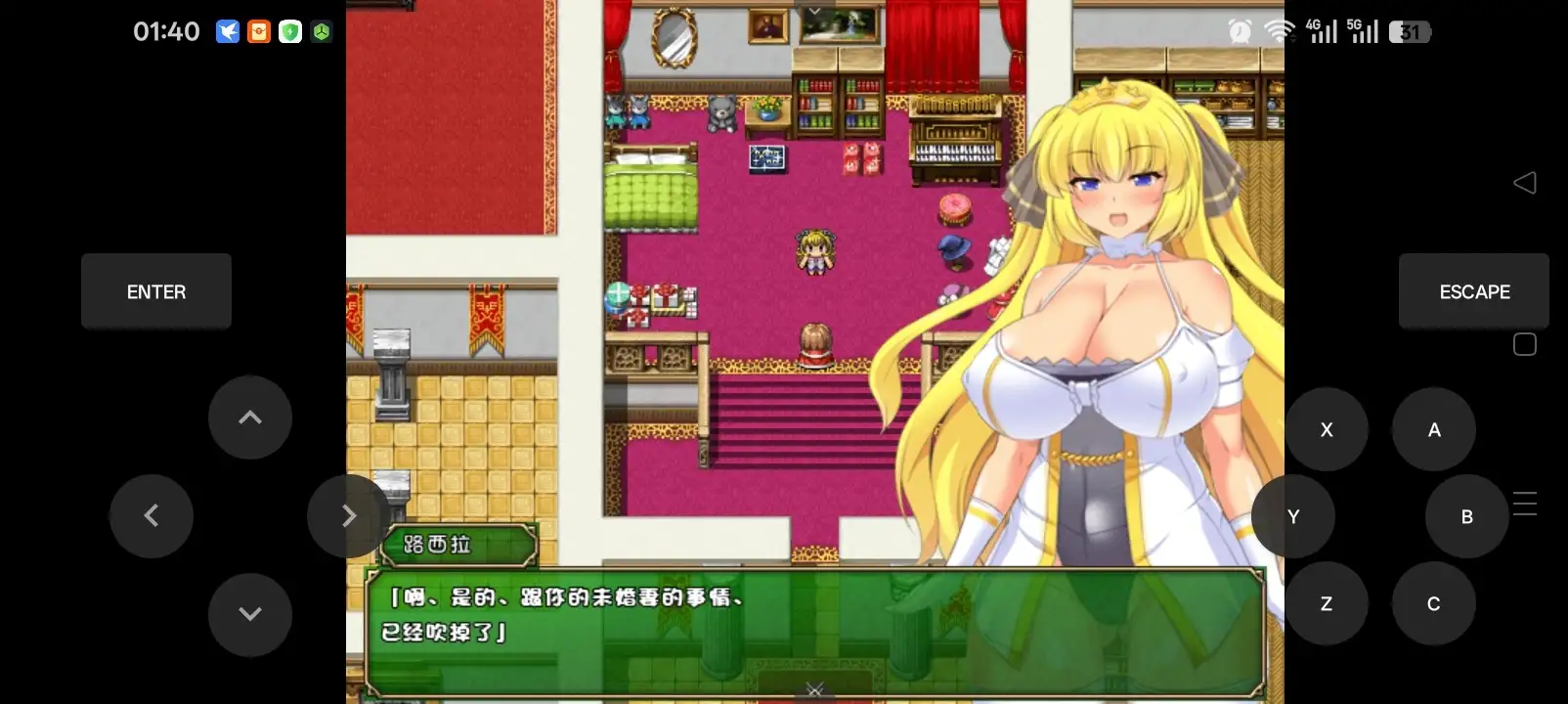Tap the alarm clock icon in the status bar

(1238, 31)
